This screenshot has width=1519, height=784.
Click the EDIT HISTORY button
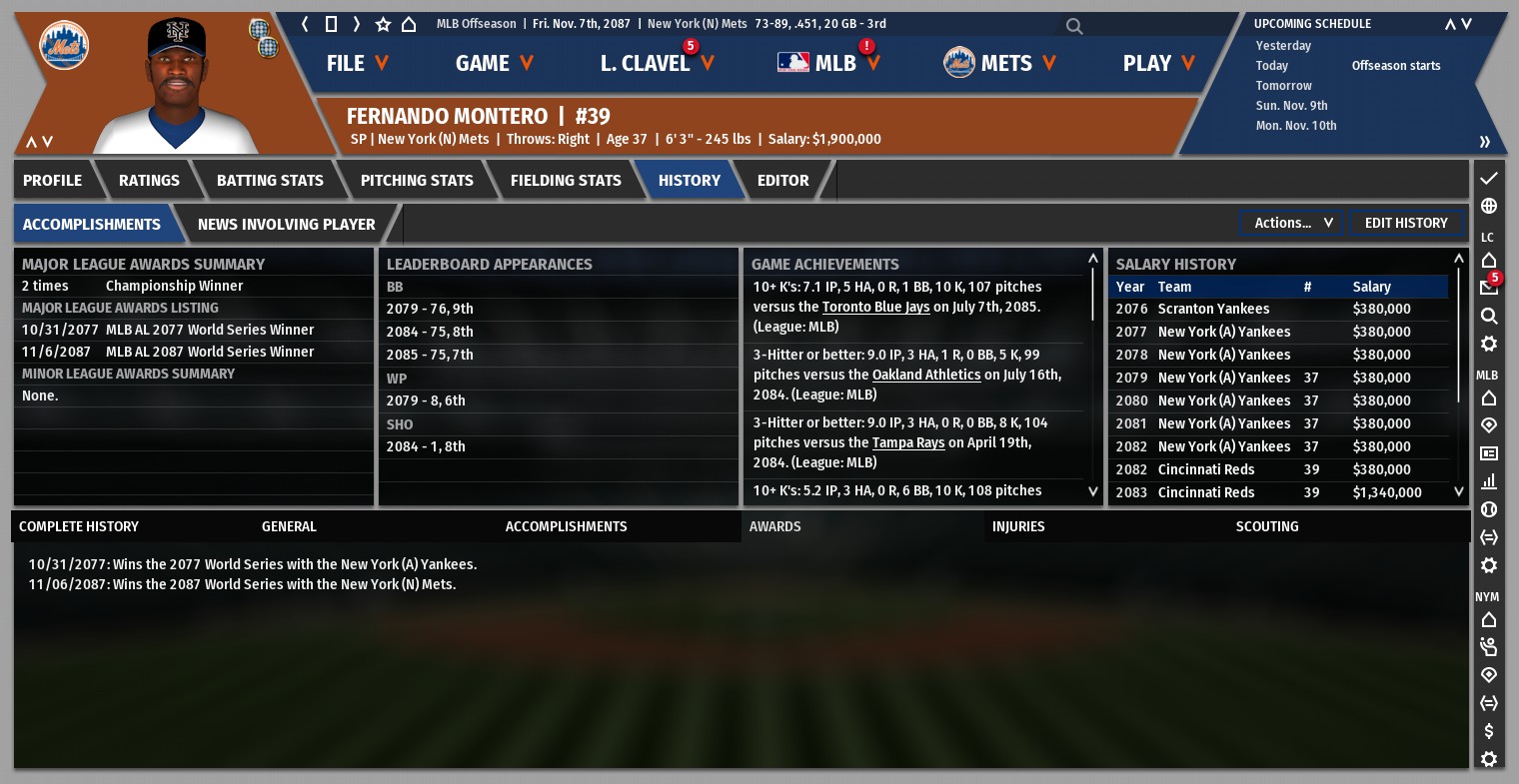point(1405,223)
